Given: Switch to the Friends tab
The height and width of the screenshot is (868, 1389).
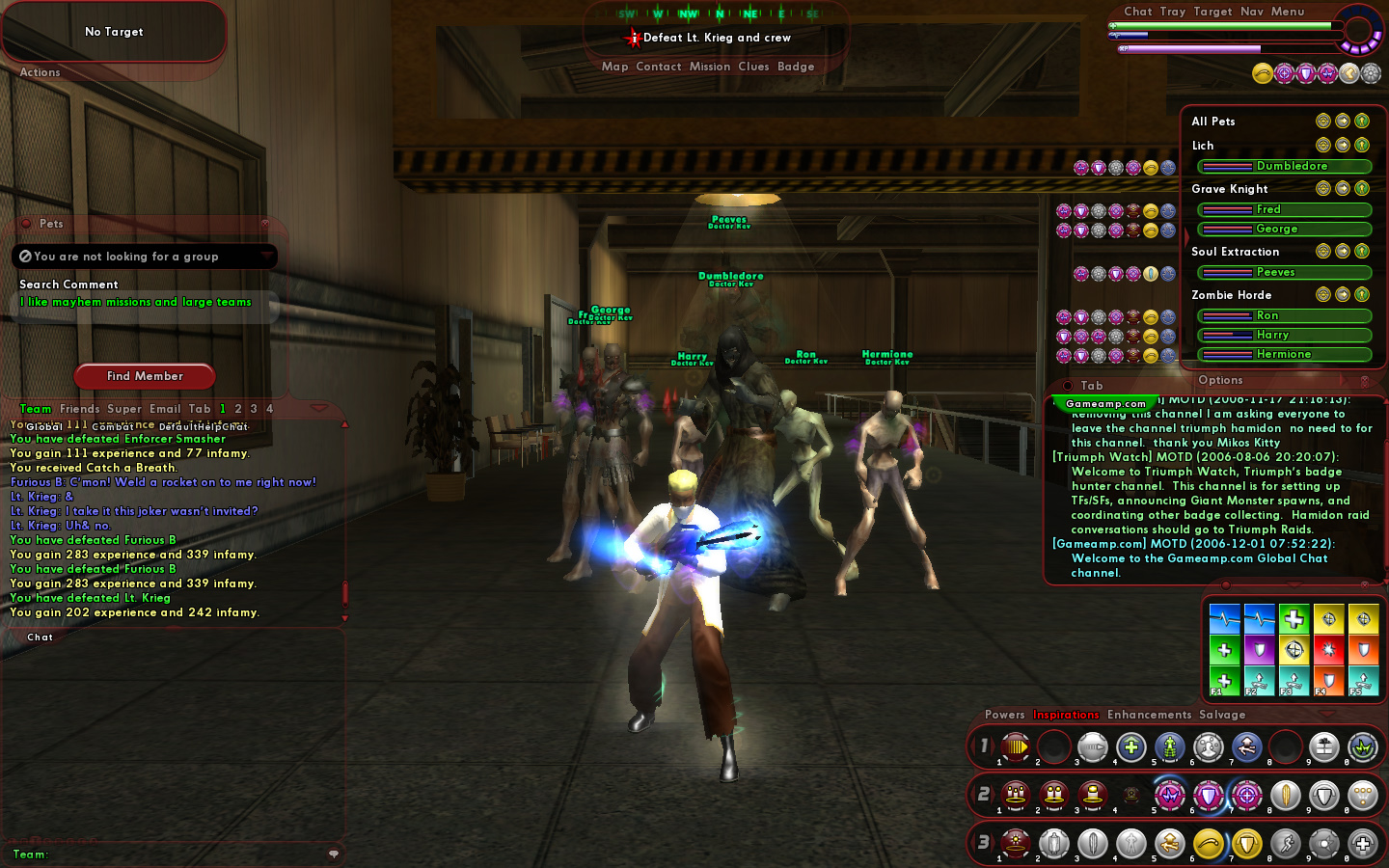Looking at the screenshot, I should (79, 409).
